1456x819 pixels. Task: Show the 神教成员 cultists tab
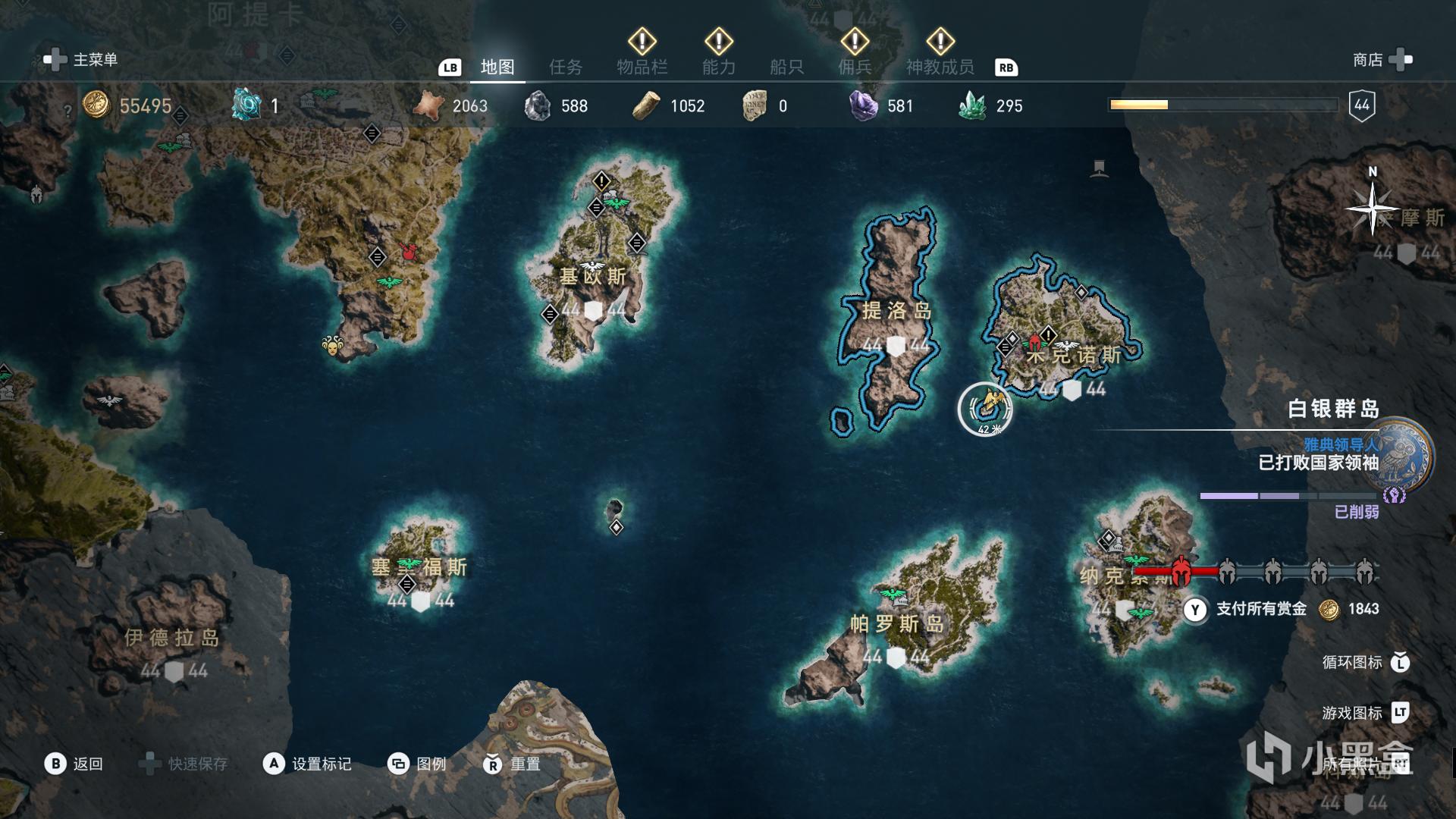[940, 67]
